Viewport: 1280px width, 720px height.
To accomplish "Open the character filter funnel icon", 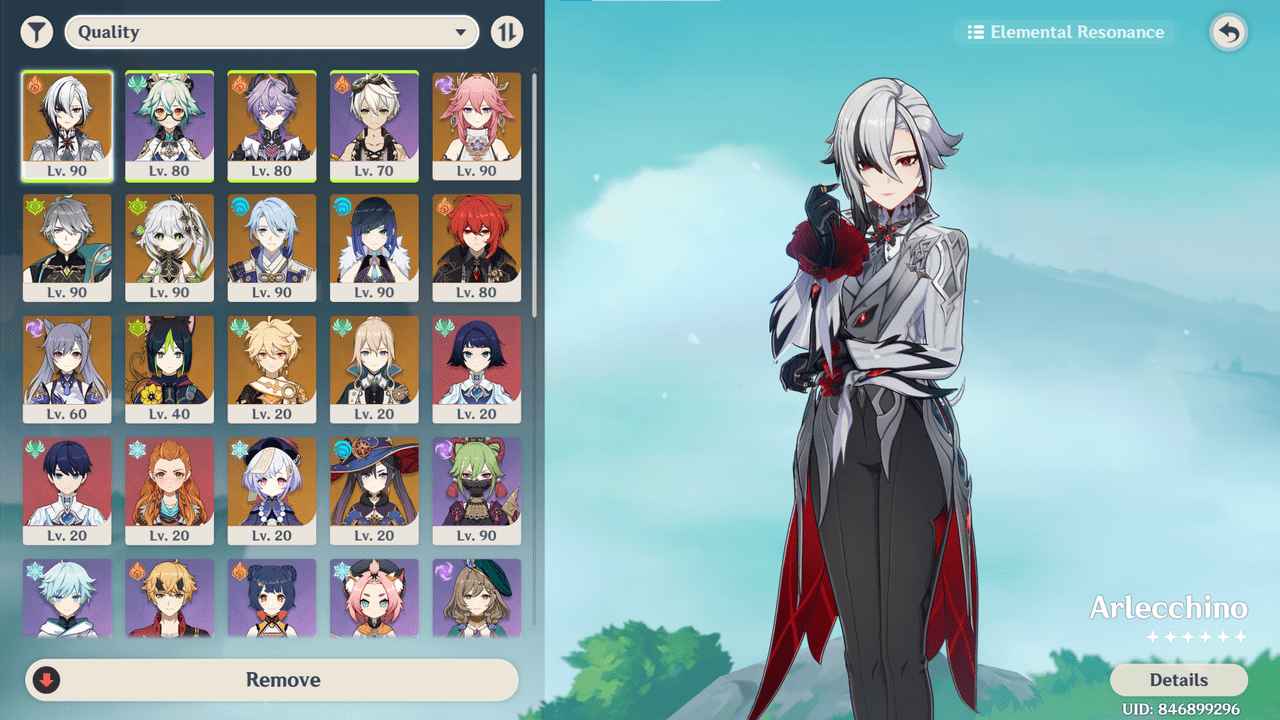I will coord(36,31).
